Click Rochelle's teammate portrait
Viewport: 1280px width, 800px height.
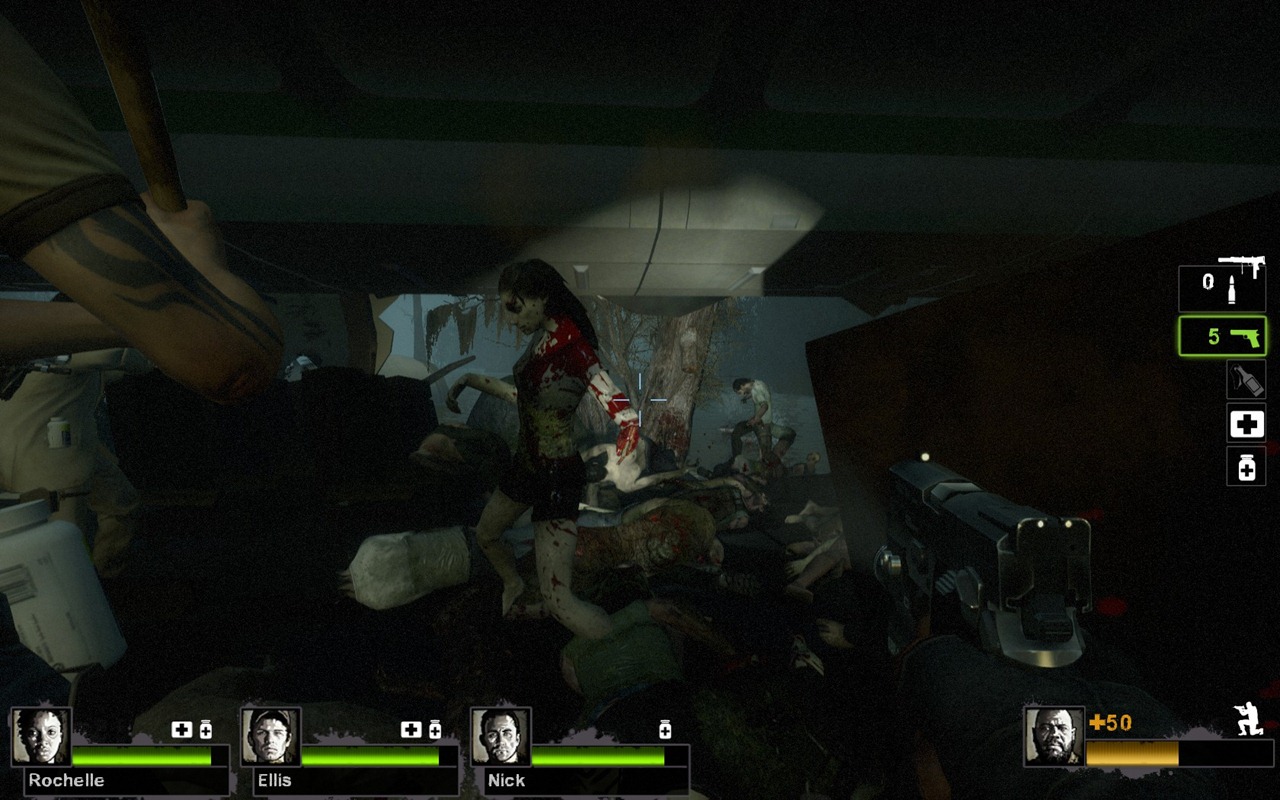[41, 737]
